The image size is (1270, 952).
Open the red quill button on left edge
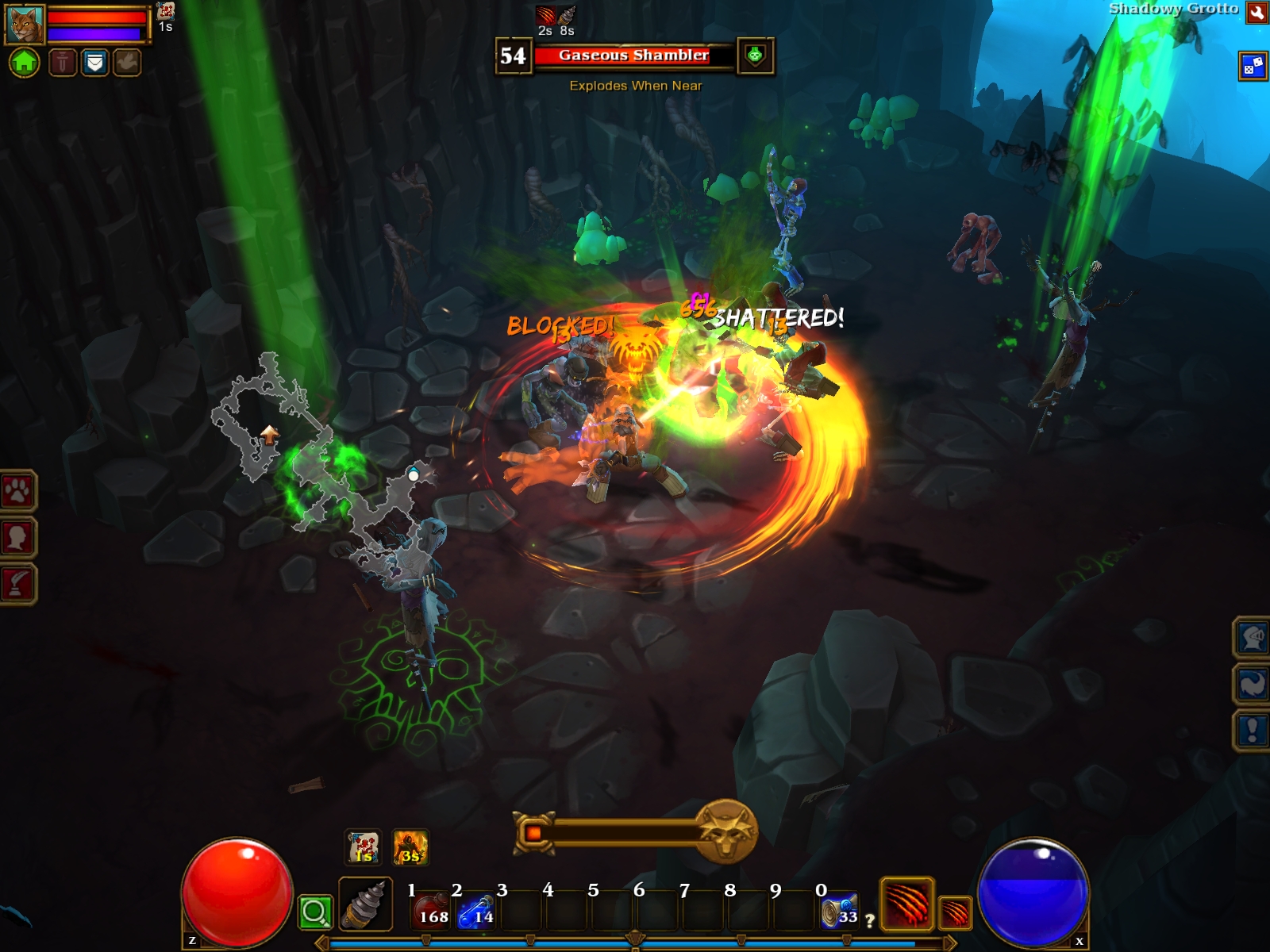coord(17,584)
